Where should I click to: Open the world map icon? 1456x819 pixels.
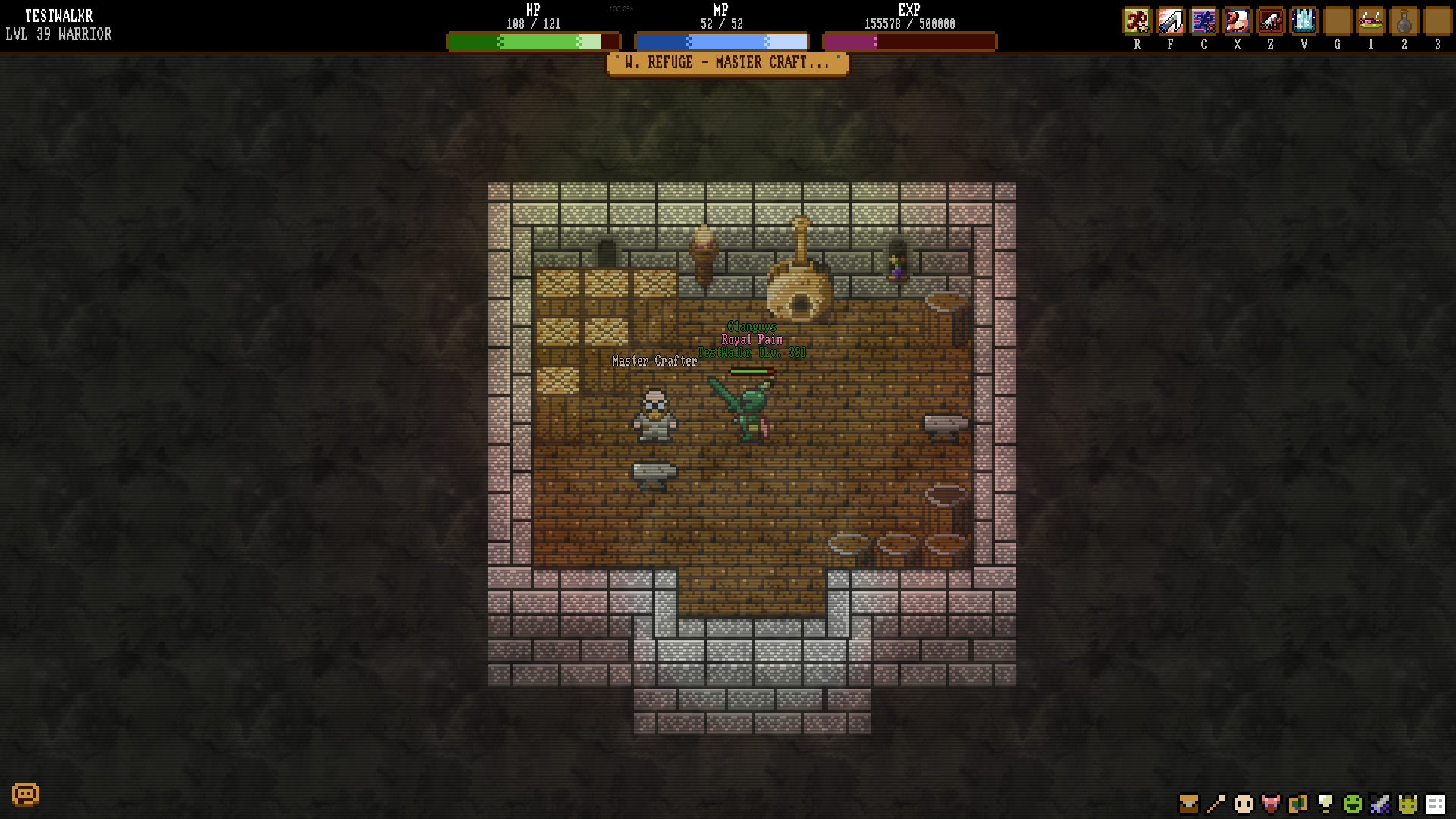1298,803
